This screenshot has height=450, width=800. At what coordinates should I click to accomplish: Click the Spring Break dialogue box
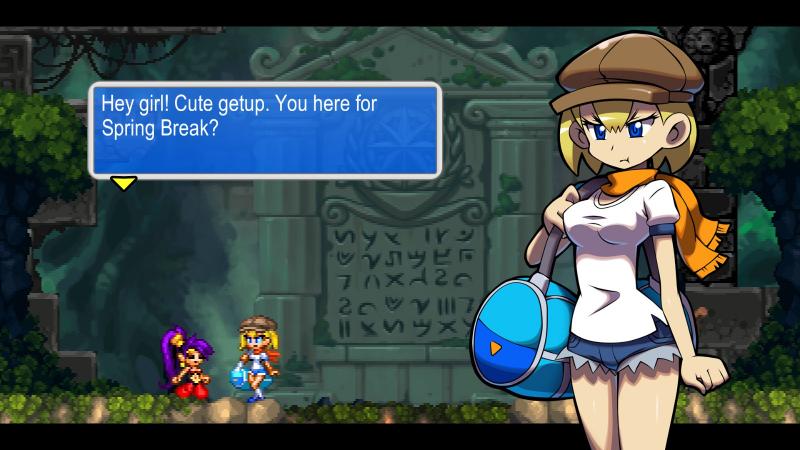click(265, 130)
